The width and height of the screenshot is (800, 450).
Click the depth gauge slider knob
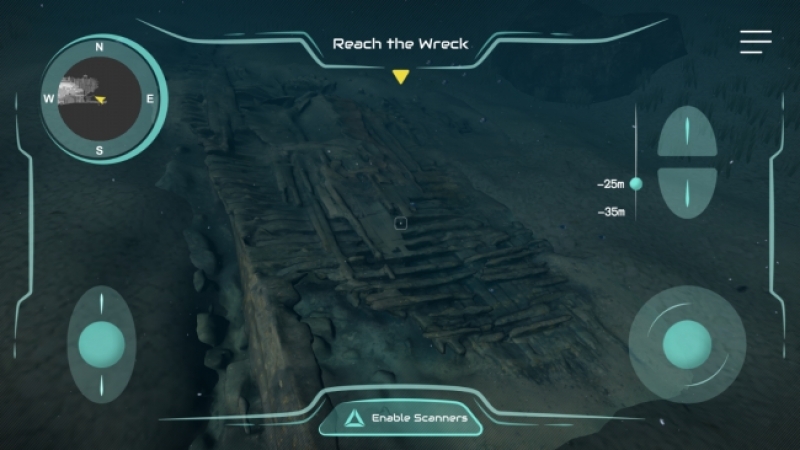[636, 184]
